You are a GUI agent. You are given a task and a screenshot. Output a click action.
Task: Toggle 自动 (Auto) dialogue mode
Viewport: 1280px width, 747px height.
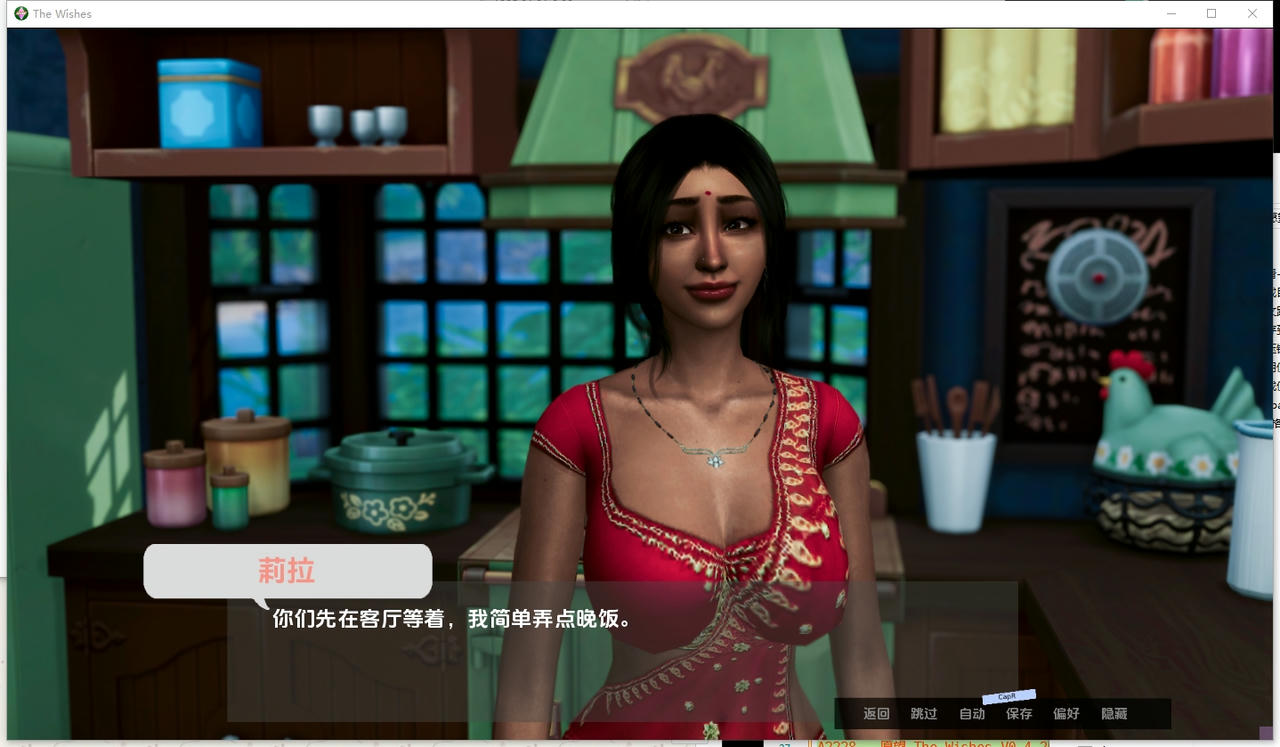click(972, 714)
